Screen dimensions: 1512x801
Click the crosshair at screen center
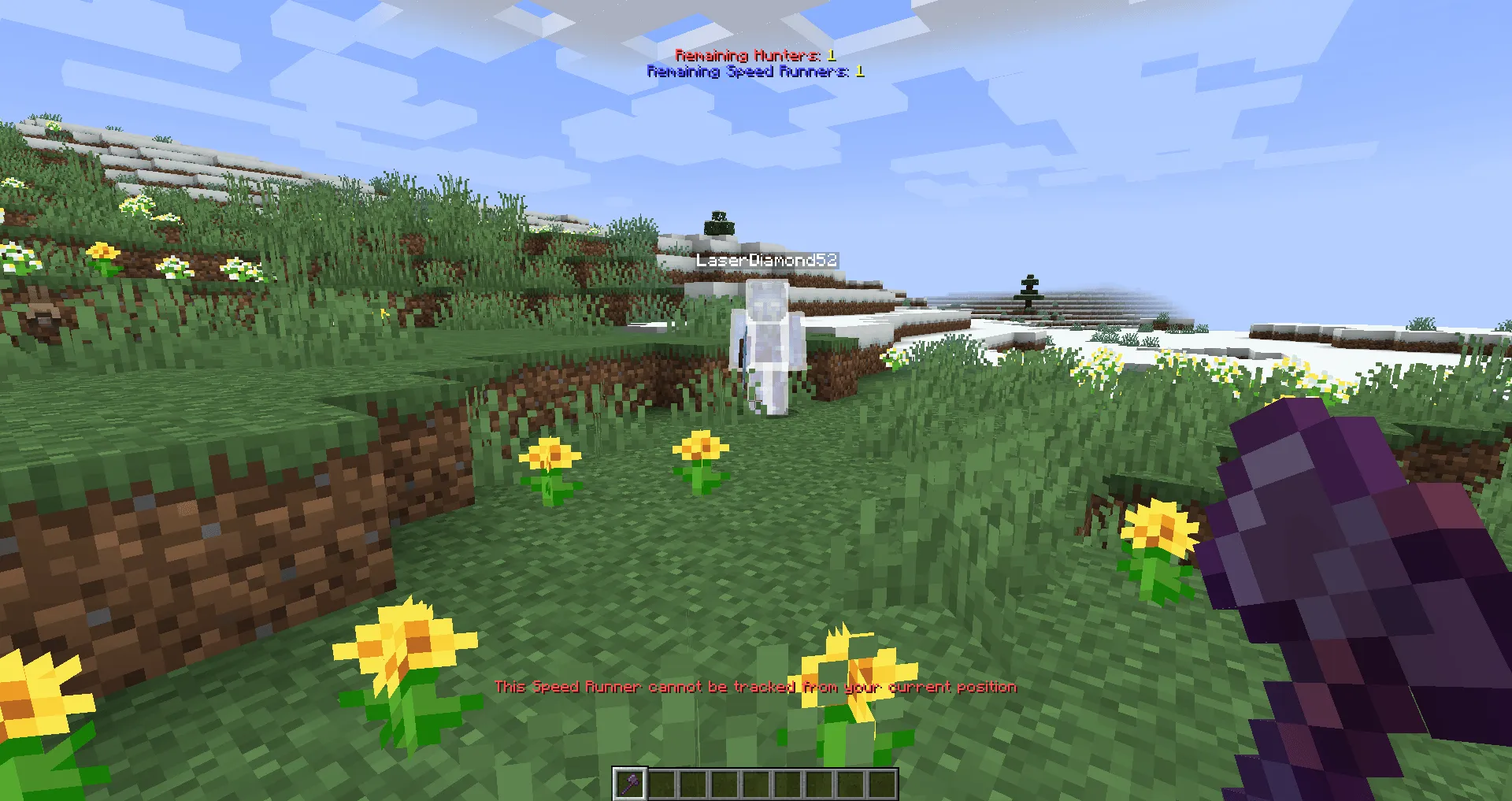pyautogui.click(x=756, y=400)
